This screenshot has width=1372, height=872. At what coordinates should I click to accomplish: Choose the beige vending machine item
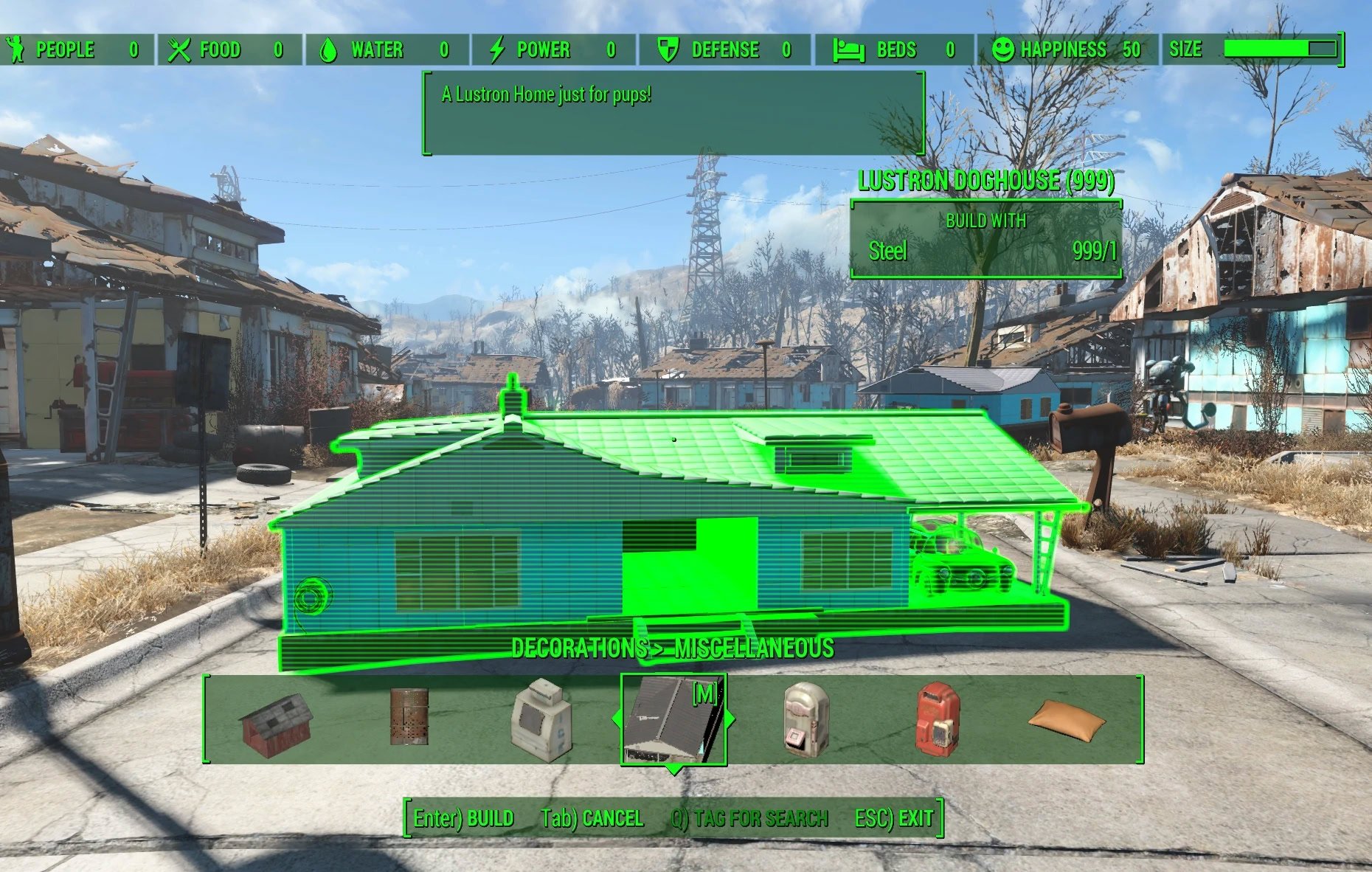[805, 717]
